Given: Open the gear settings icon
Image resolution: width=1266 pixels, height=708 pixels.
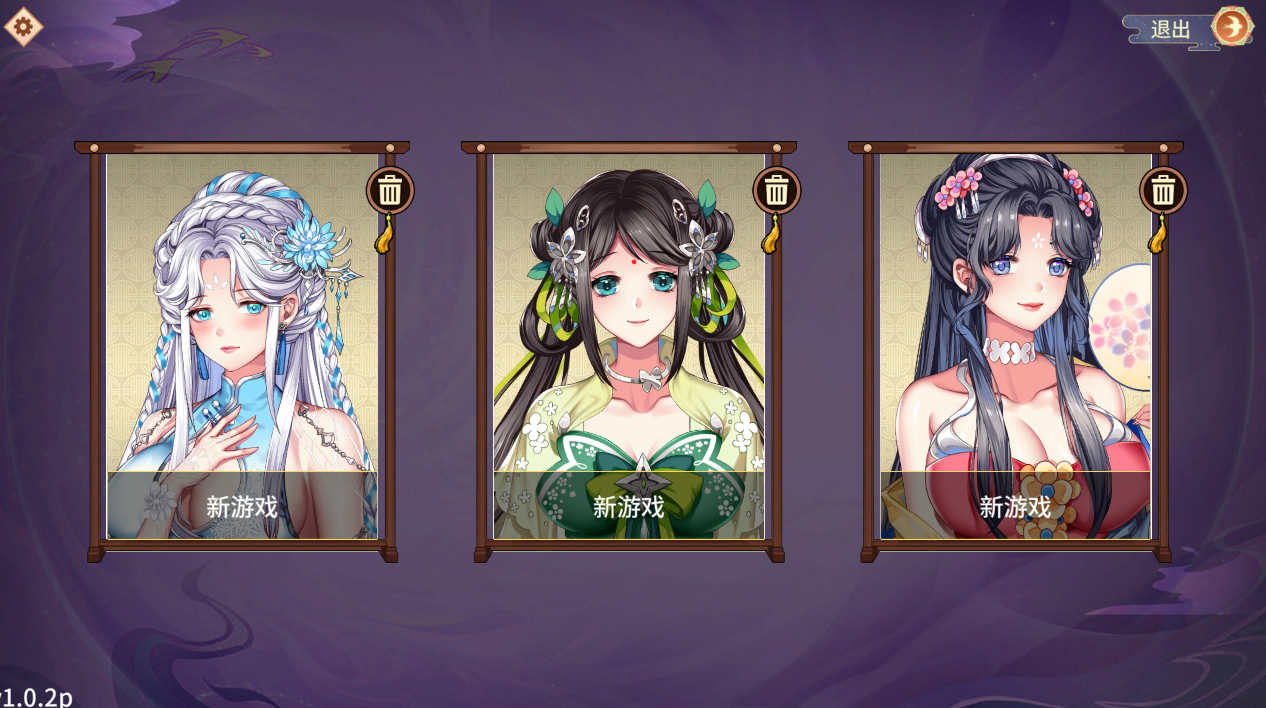Looking at the screenshot, I should [23, 26].
